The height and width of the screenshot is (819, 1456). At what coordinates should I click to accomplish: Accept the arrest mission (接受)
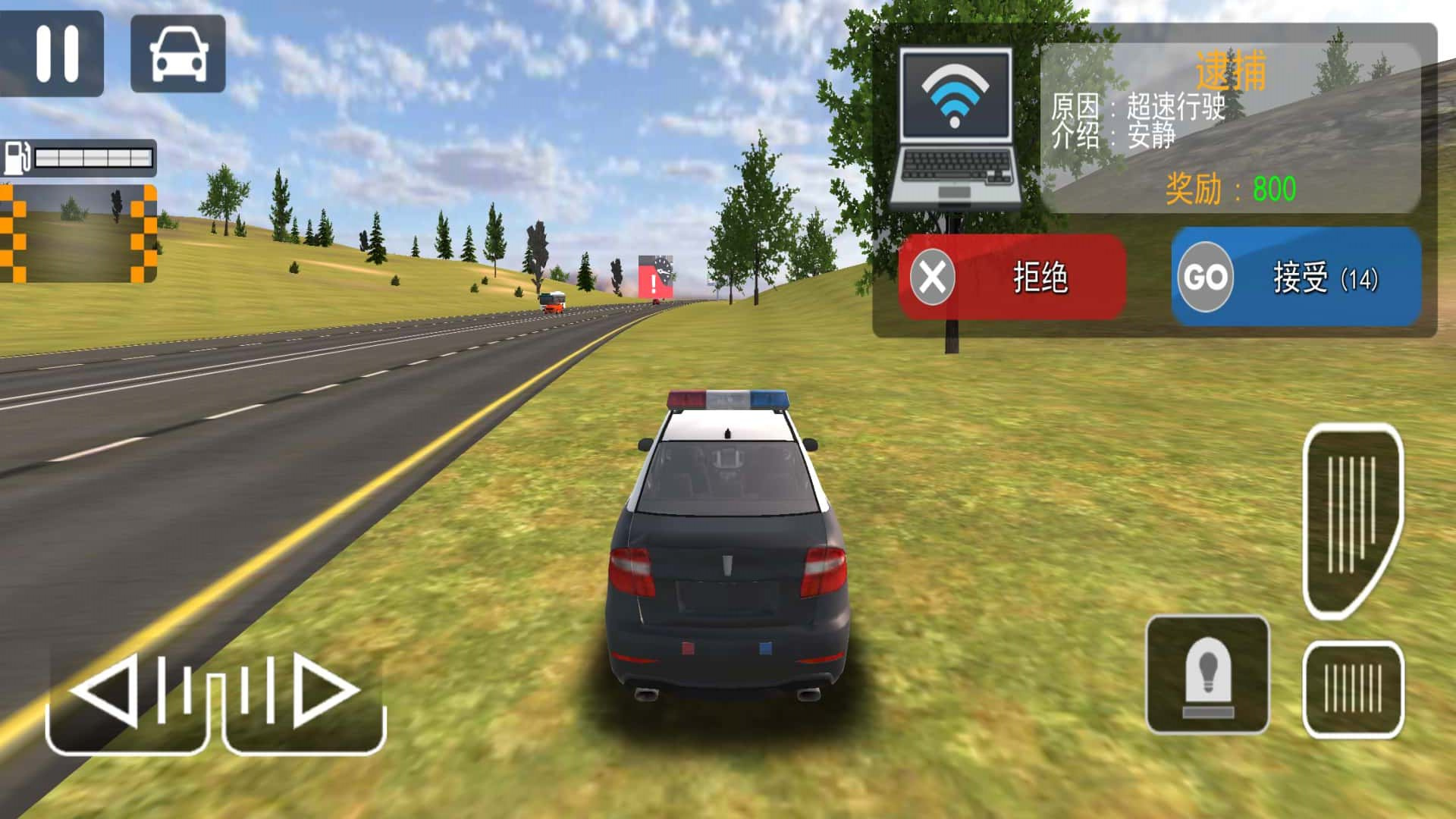point(1296,278)
